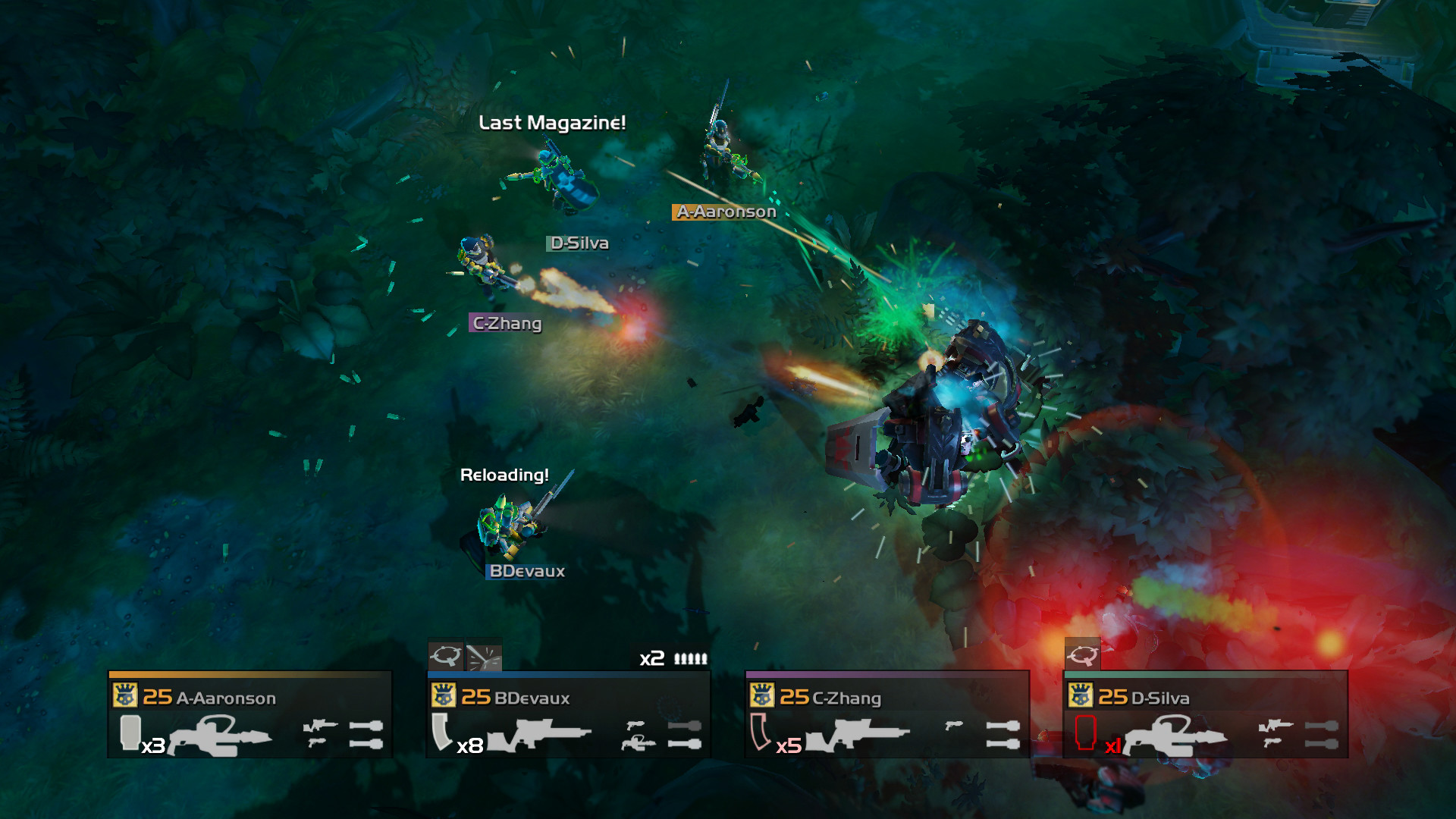Click D-Silva's flamethrower weapon silhouette icon
The width and height of the screenshot is (1456, 819).
(1175, 735)
